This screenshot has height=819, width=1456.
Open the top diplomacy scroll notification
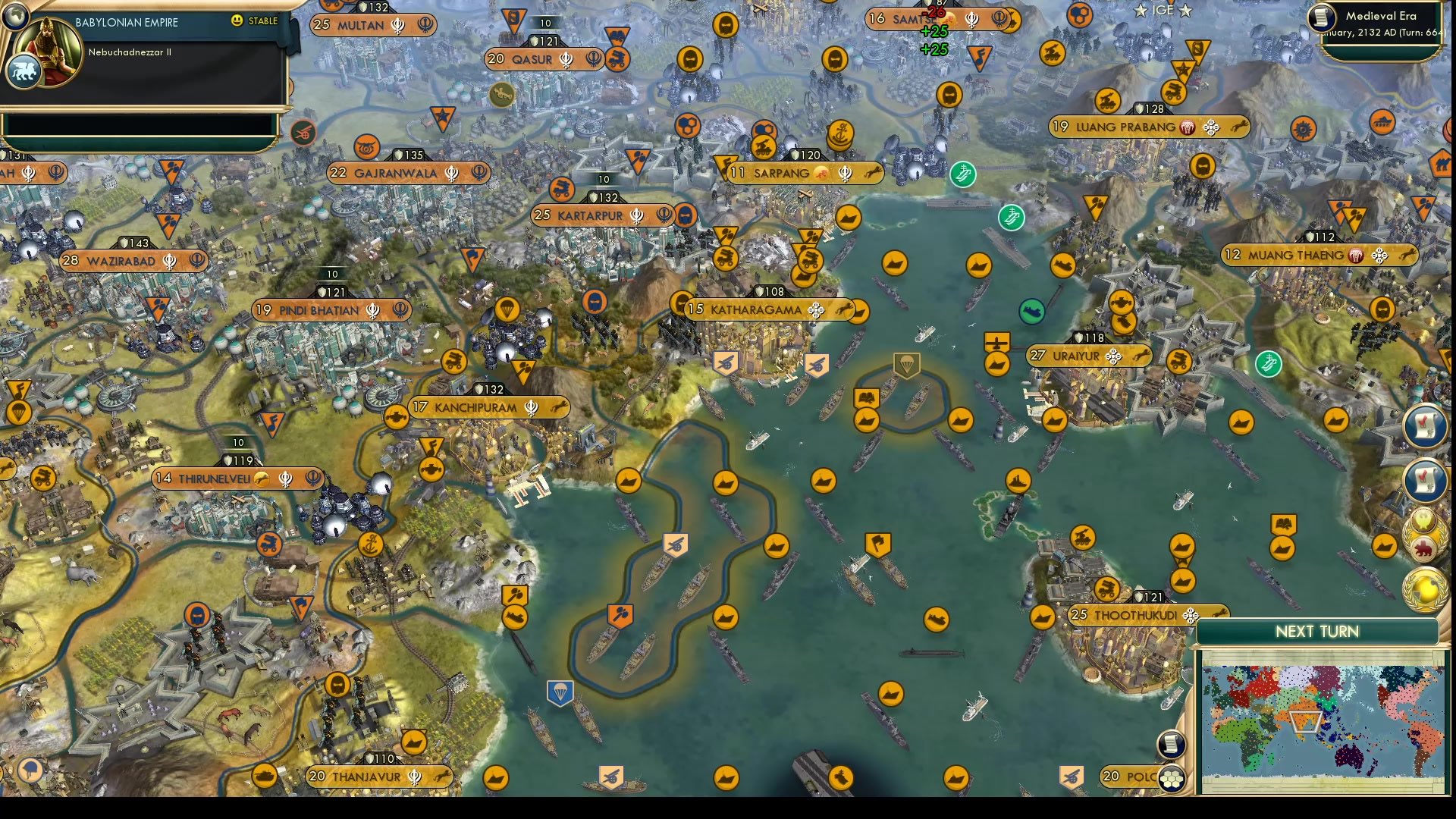coord(1426,425)
